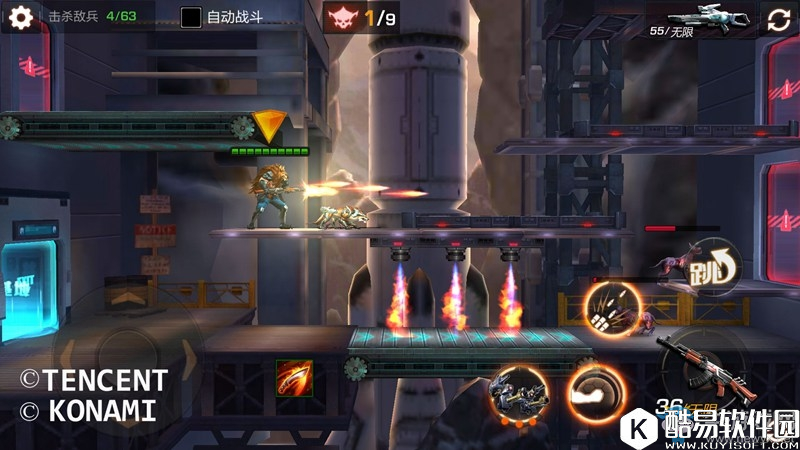Activate the turret soldiers summon skill
The image size is (800, 450).
pyautogui.click(x=518, y=393)
